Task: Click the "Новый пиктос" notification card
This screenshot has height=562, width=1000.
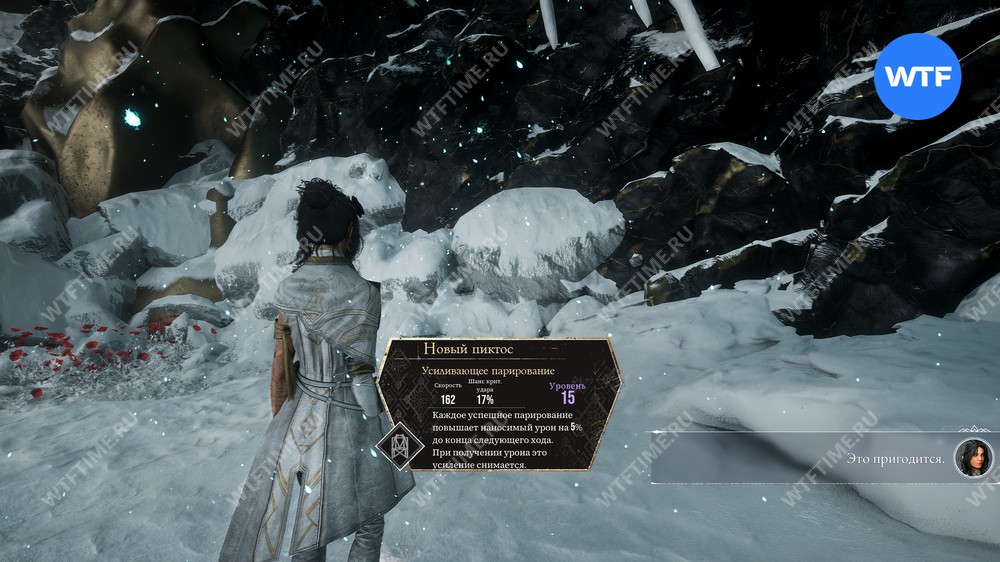Action: tap(499, 405)
